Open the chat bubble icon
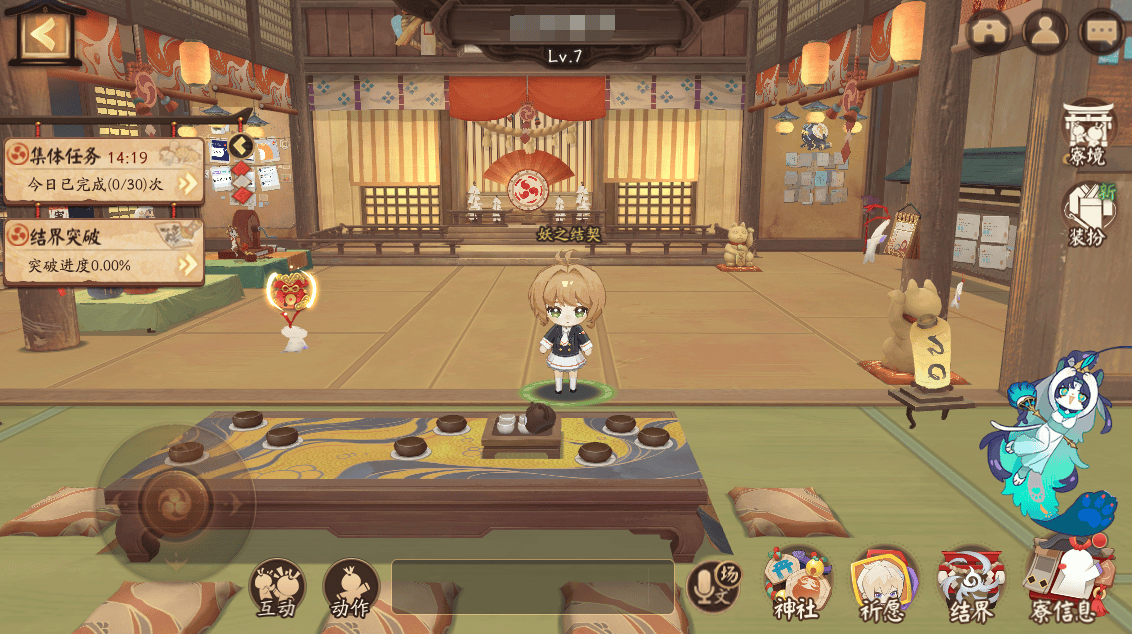Image resolution: width=1132 pixels, height=634 pixels. click(1103, 32)
